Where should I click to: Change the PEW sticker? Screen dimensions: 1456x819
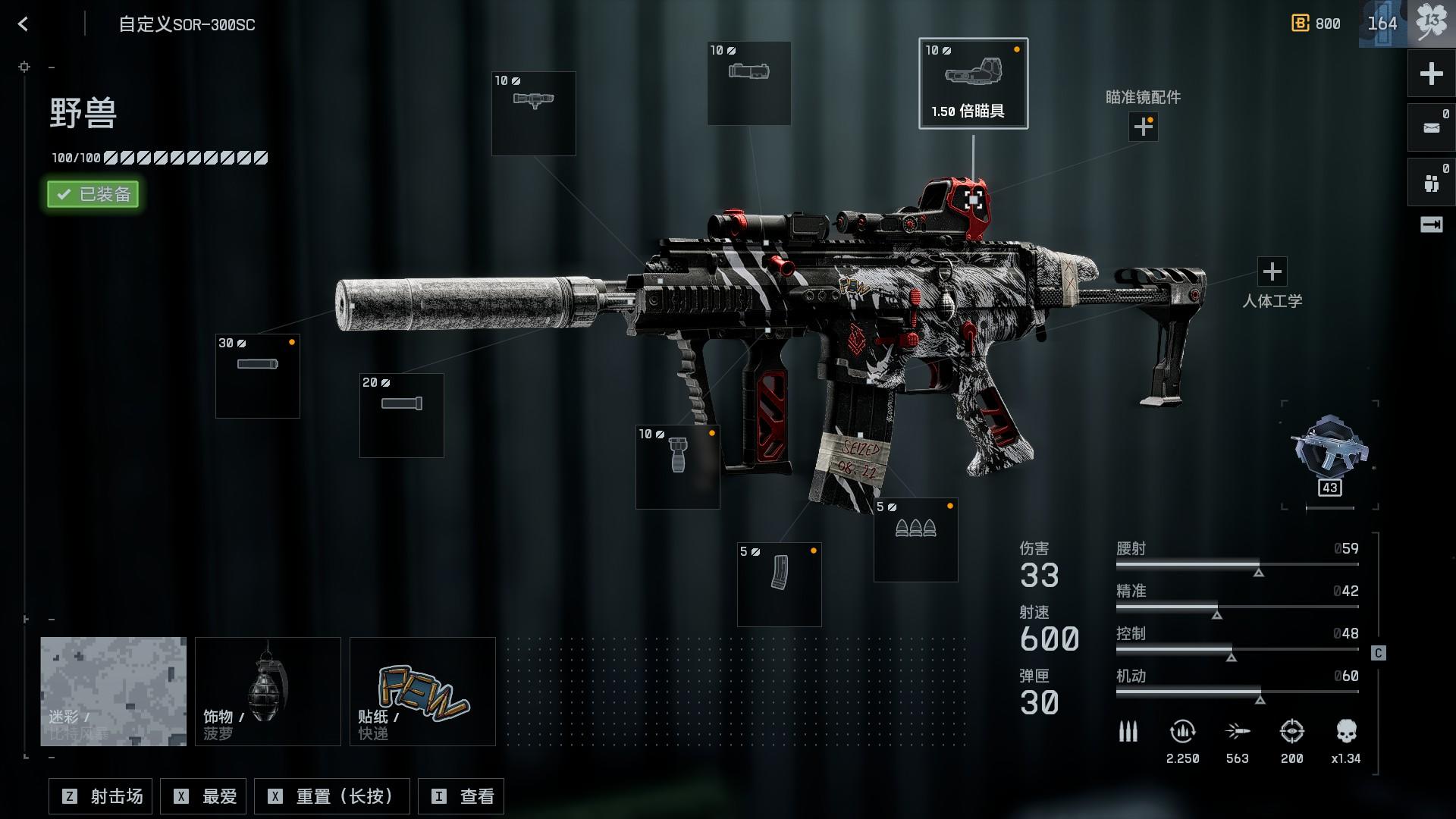(422, 691)
